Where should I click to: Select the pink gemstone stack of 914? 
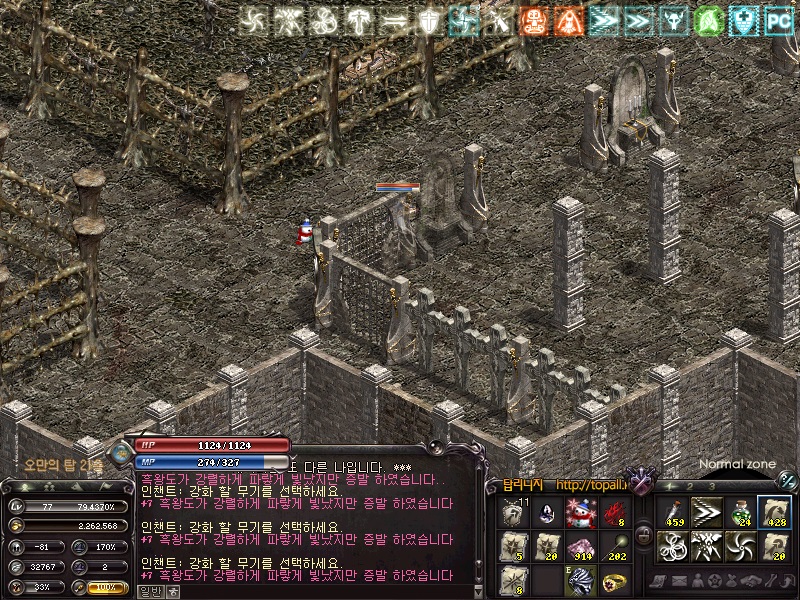(x=581, y=547)
